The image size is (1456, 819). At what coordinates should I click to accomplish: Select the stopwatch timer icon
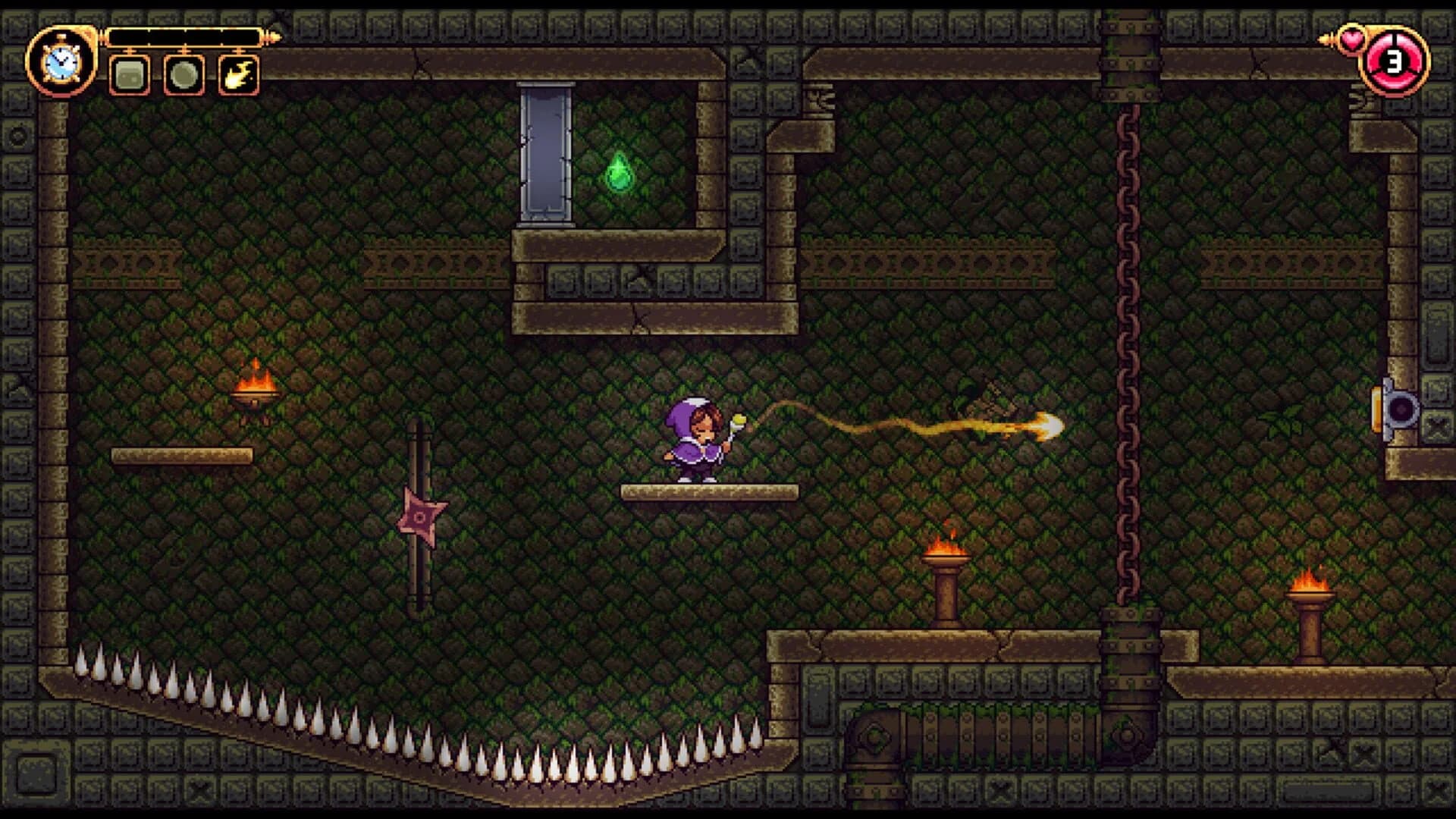coord(61,61)
